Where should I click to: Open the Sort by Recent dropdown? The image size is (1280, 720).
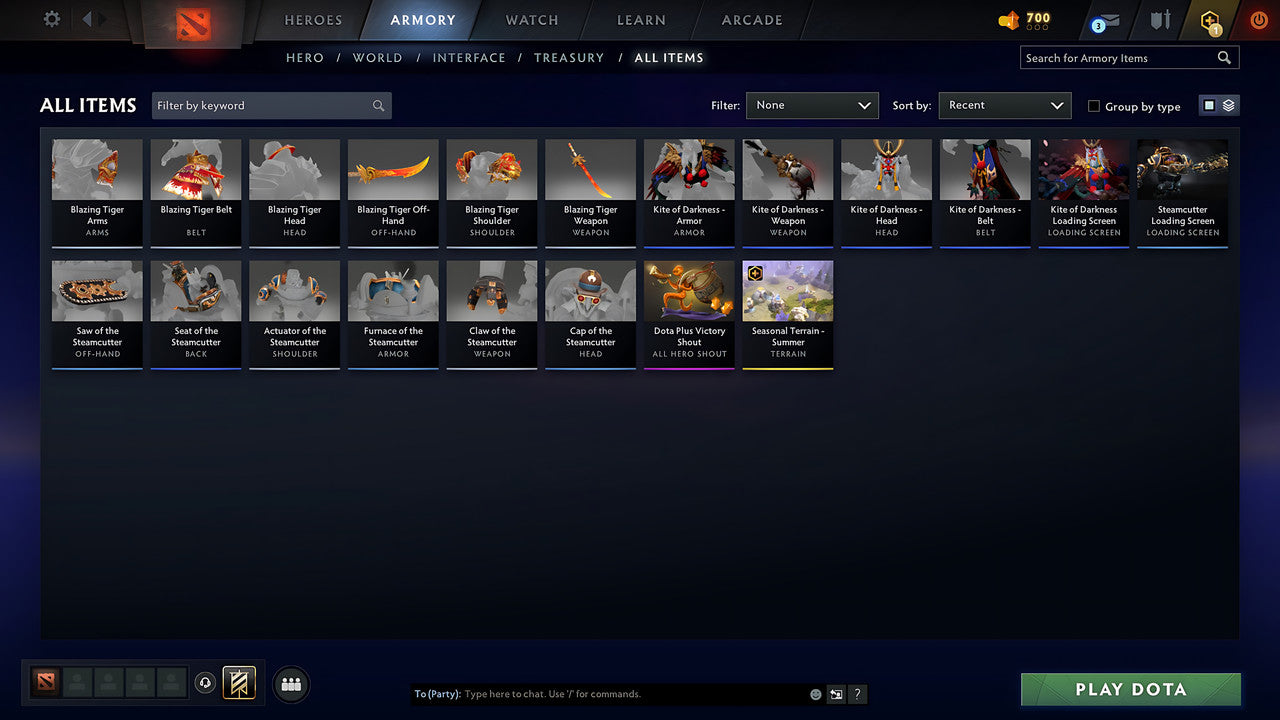[x=1005, y=105]
